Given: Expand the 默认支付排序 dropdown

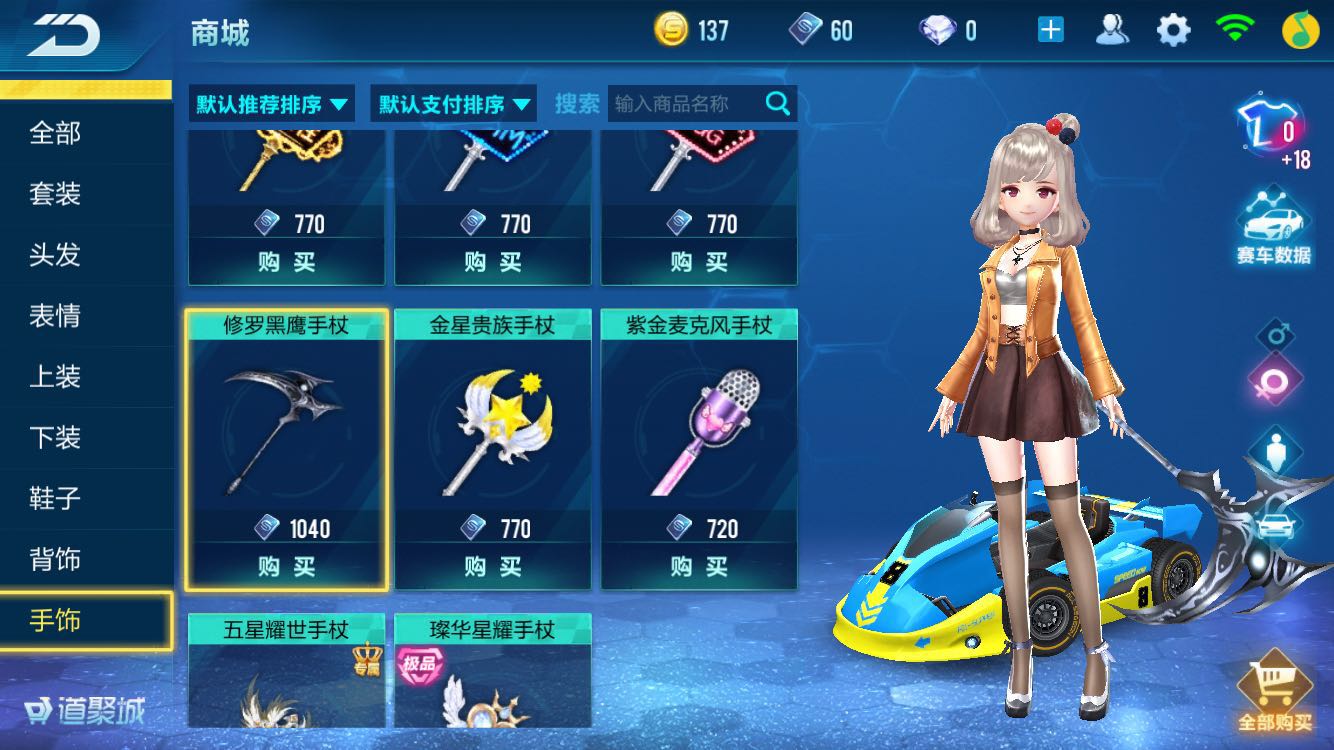Looking at the screenshot, I should [452, 102].
